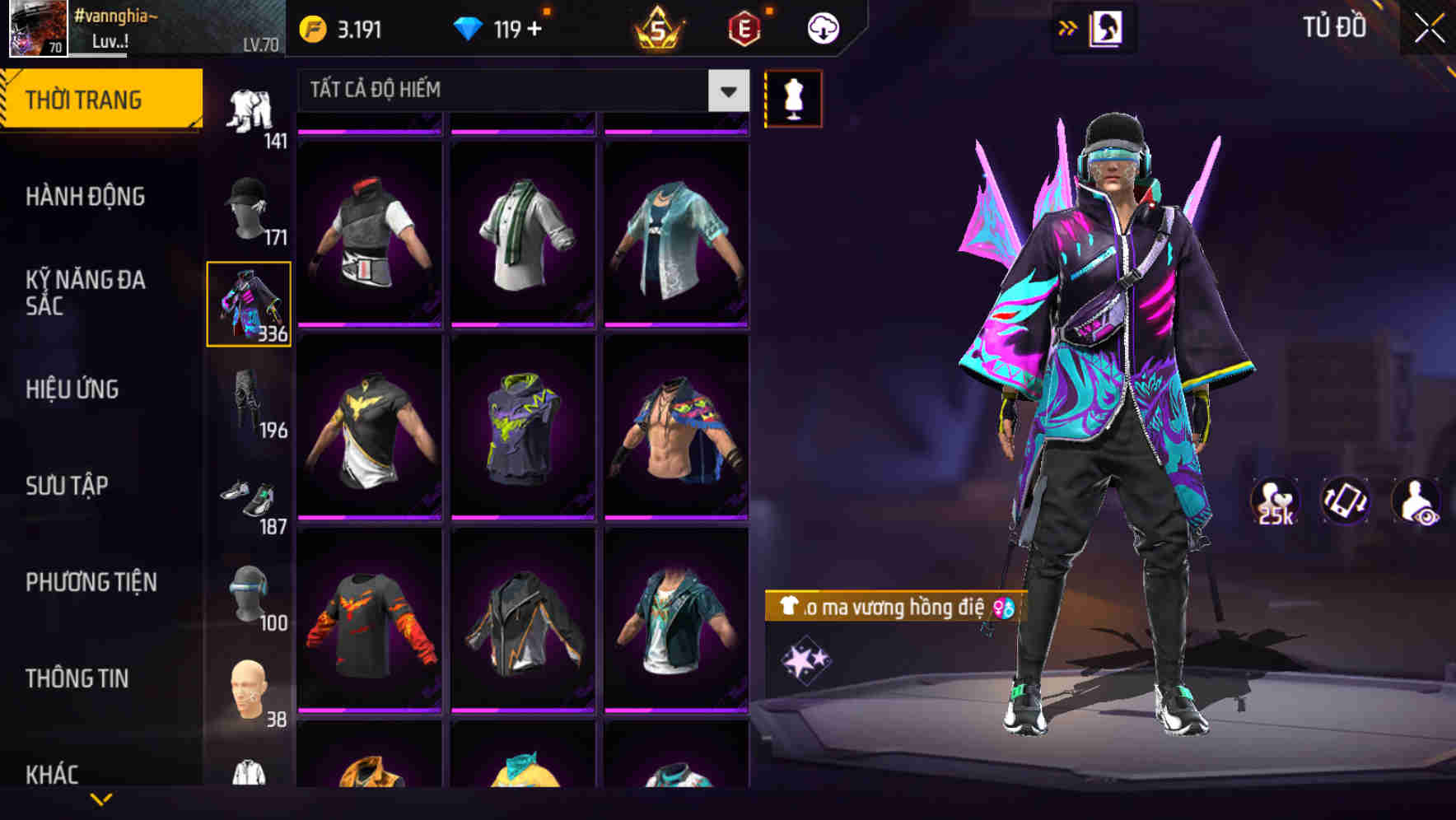Viewport: 1456px width, 820px height.
Task: Click the mannequin preview icon beside rarity filter
Action: (793, 98)
